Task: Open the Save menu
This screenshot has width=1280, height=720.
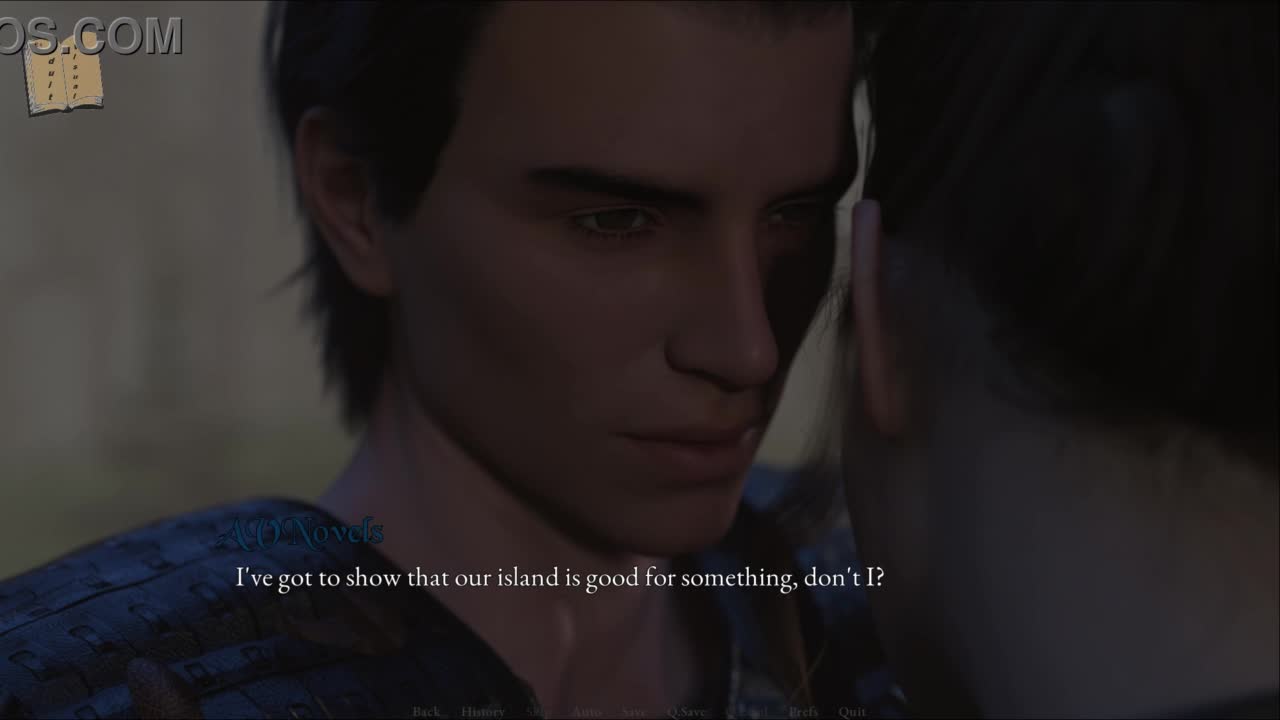Action: coord(633,712)
